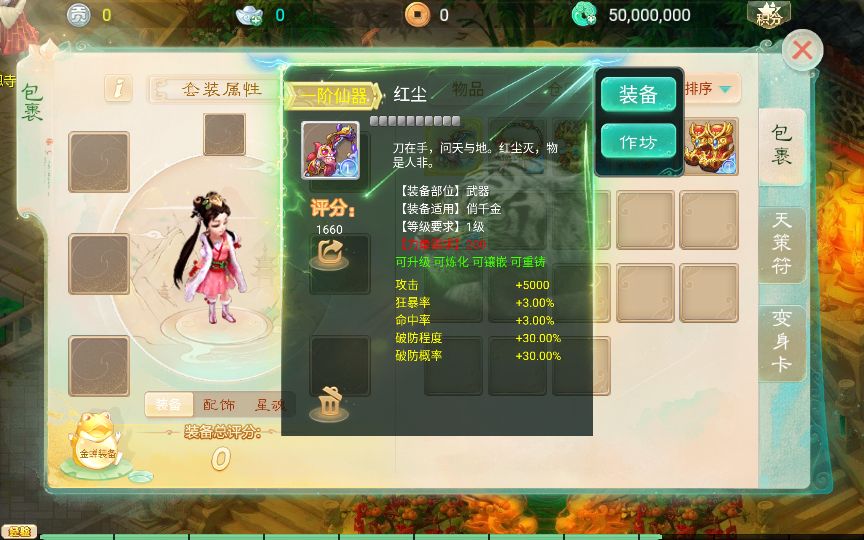Select the red-gold armor item in bag
The width and height of the screenshot is (864, 540).
tap(709, 147)
